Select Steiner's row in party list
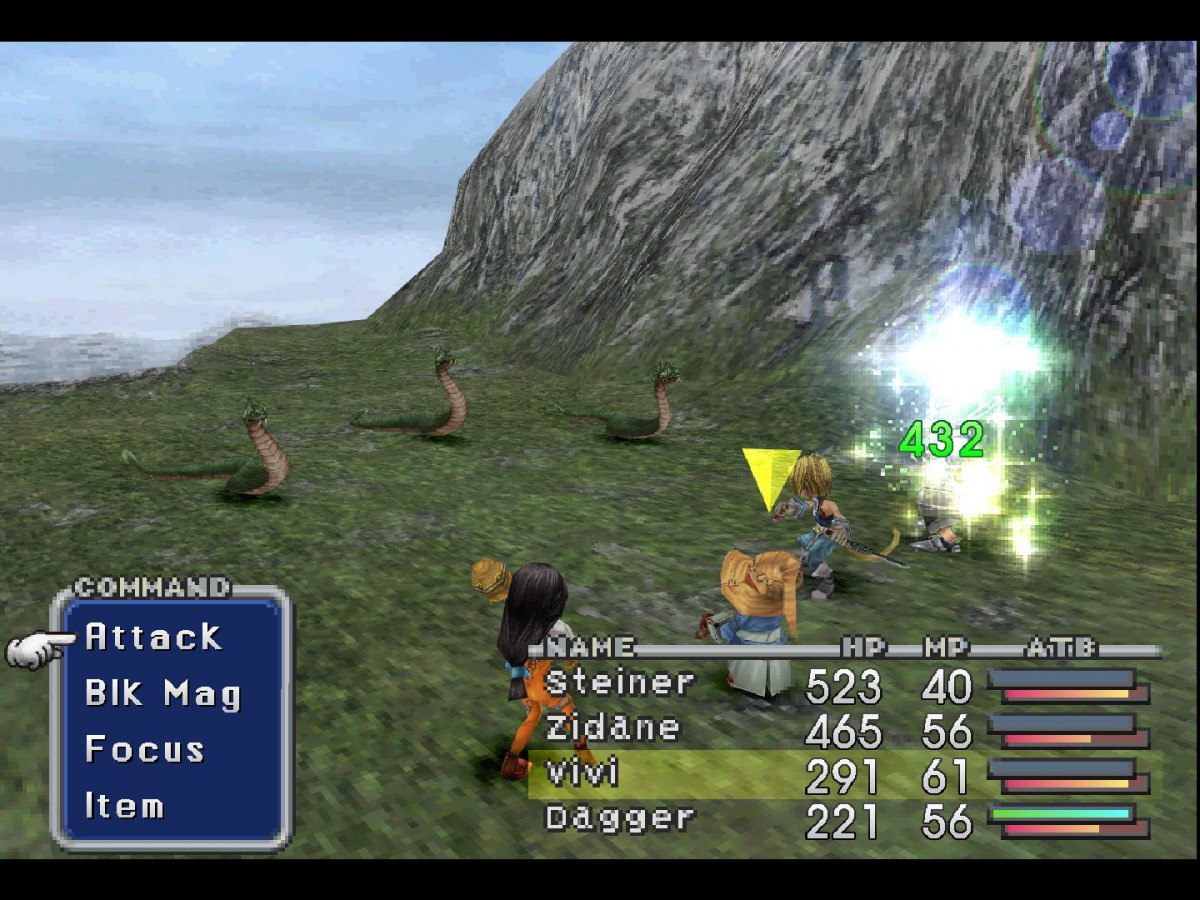The image size is (1200, 900). point(620,684)
